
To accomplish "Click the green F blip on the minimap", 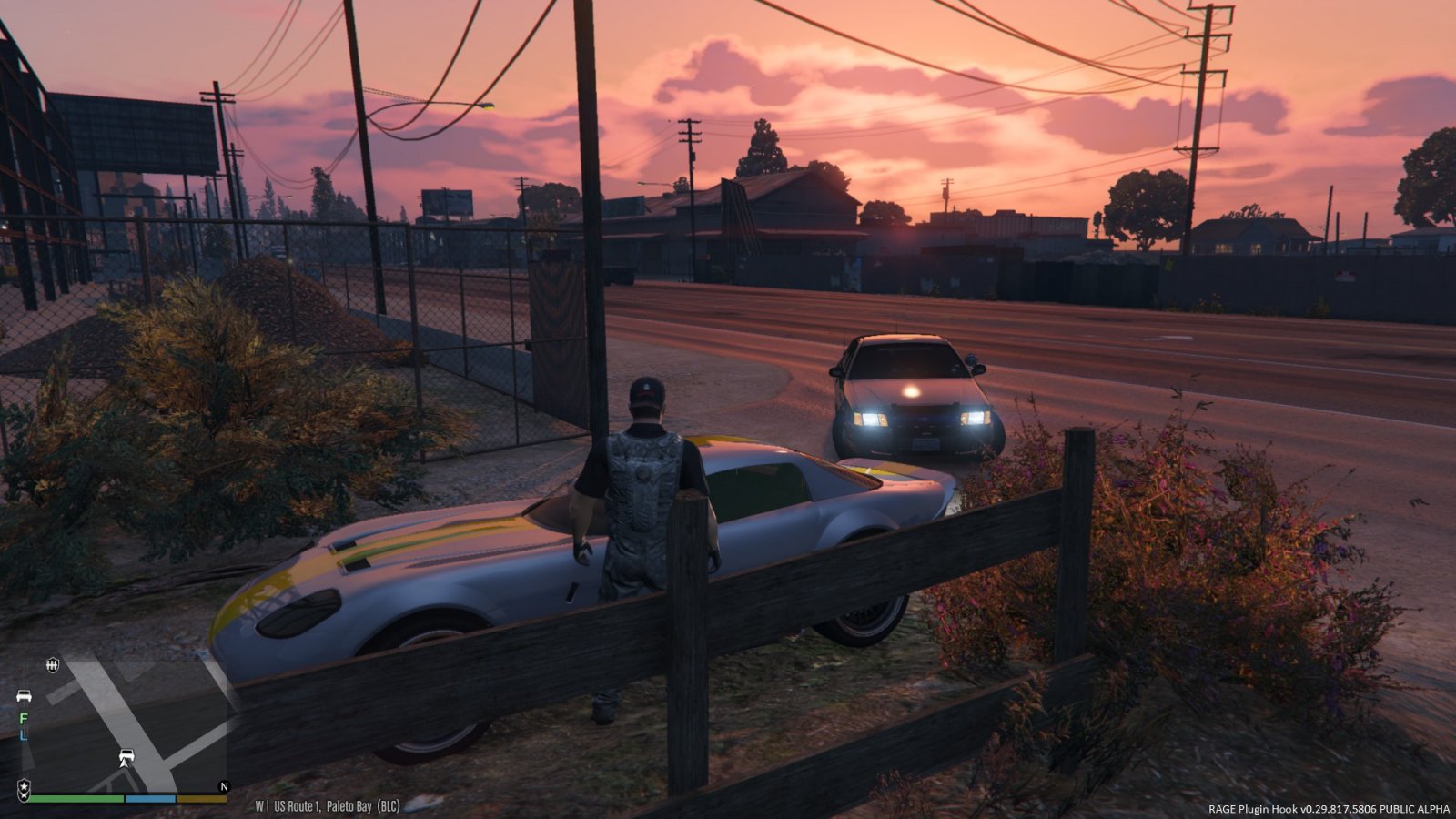I will (24, 718).
